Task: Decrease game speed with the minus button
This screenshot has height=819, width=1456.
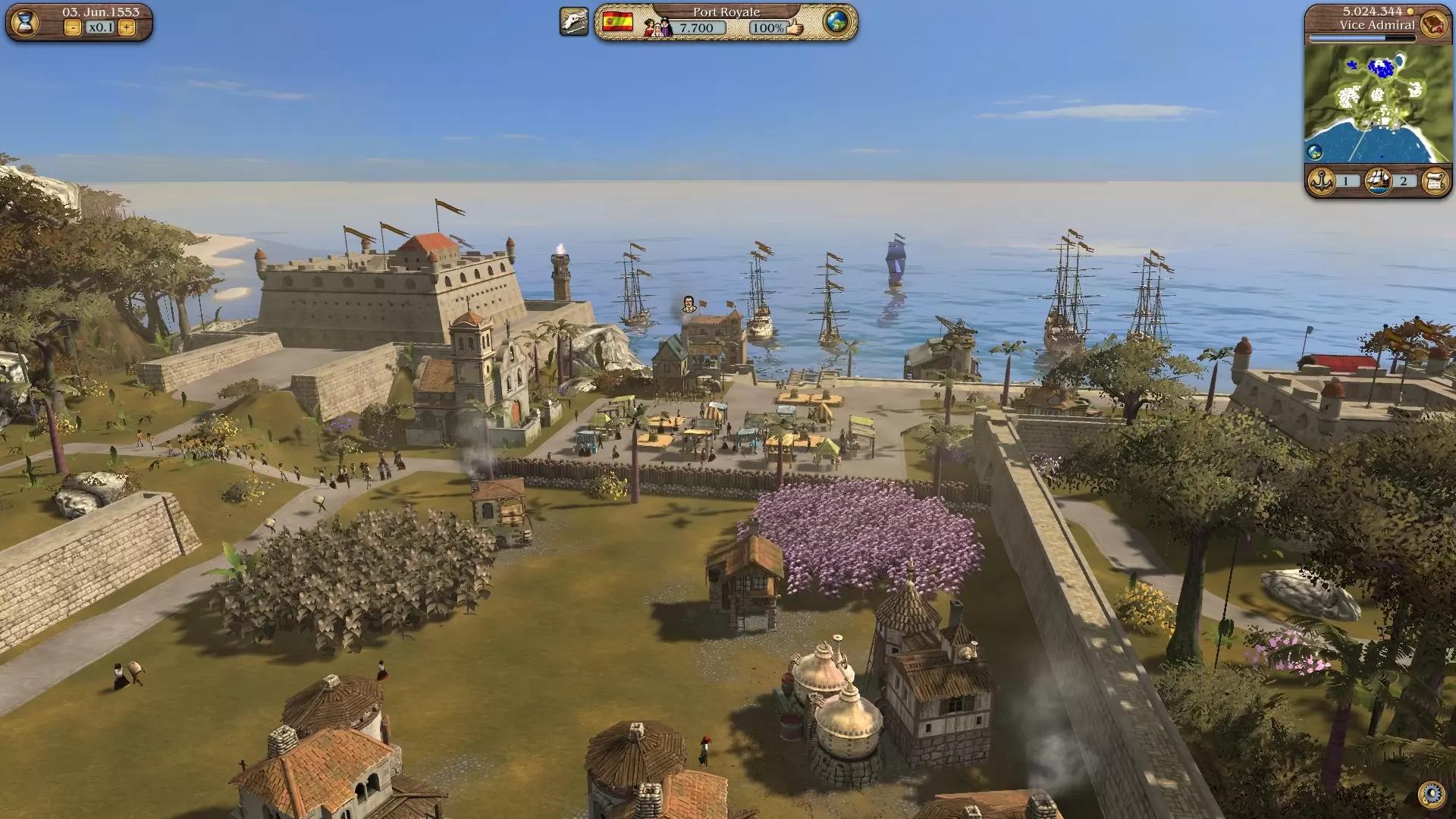Action: 73,28
